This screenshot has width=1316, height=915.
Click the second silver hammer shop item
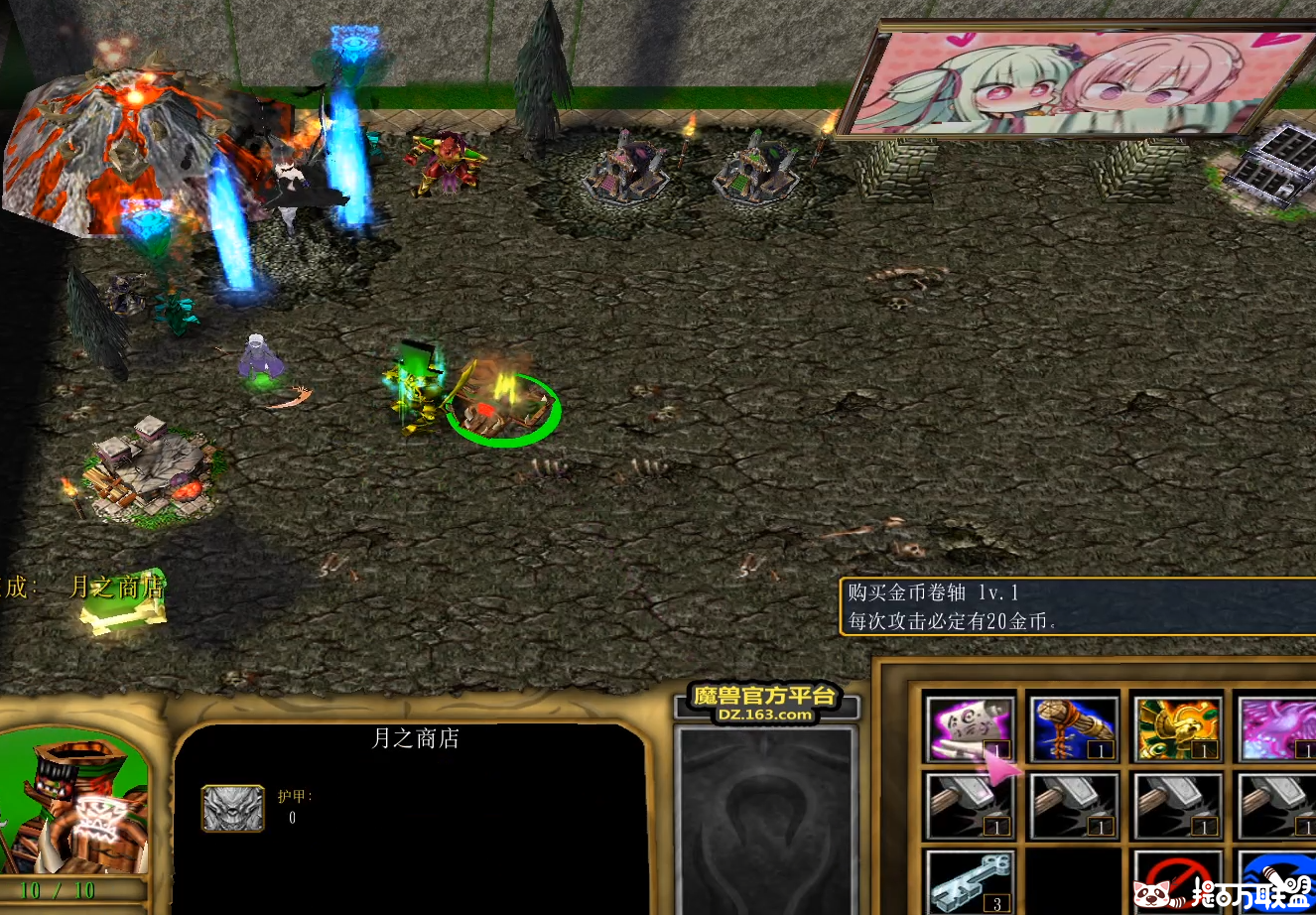pos(1074,804)
